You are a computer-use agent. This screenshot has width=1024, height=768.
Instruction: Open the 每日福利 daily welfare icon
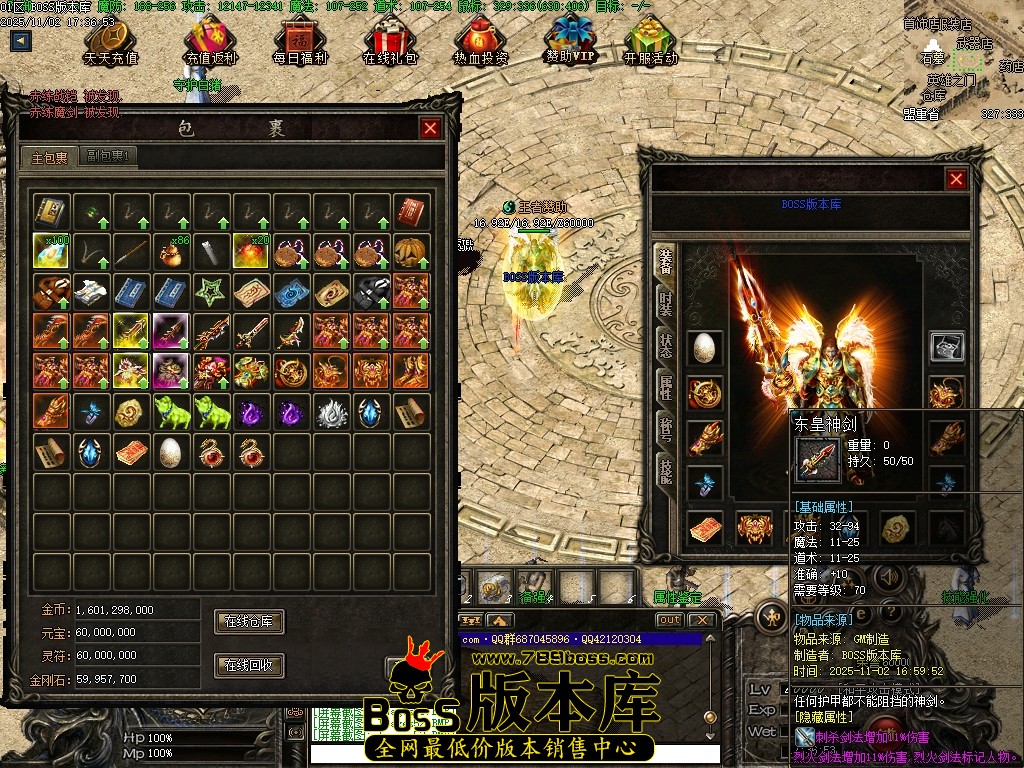tap(300, 42)
